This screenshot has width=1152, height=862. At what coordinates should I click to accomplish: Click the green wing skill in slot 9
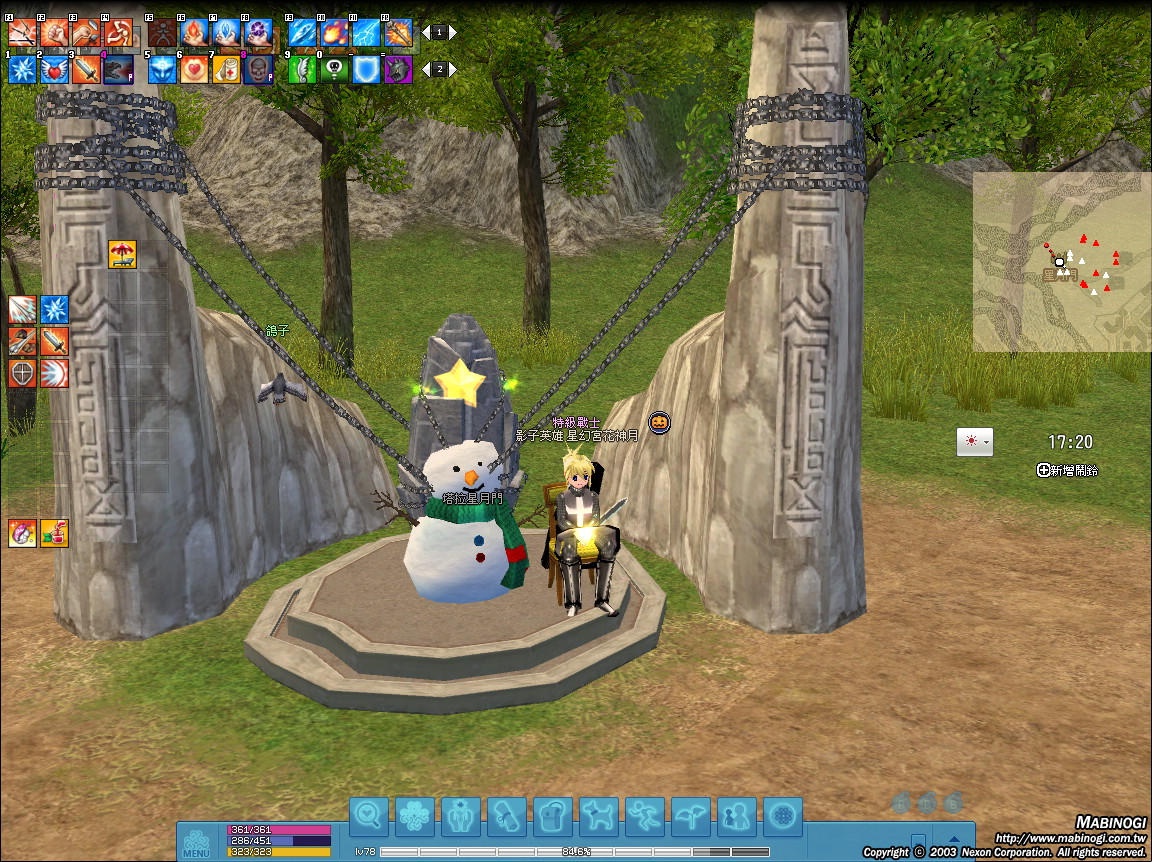click(302, 69)
